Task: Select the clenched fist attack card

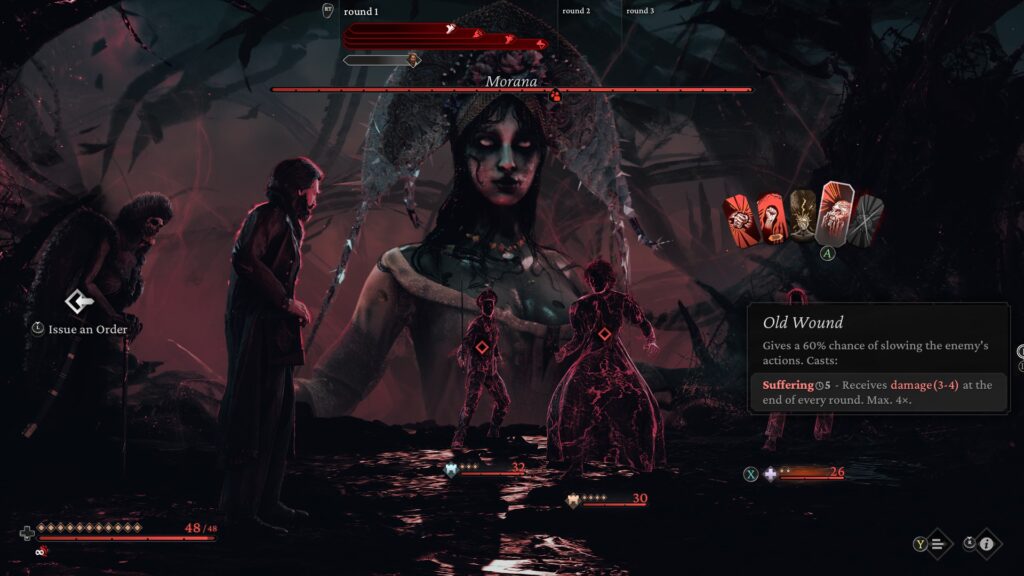Action: (739, 217)
